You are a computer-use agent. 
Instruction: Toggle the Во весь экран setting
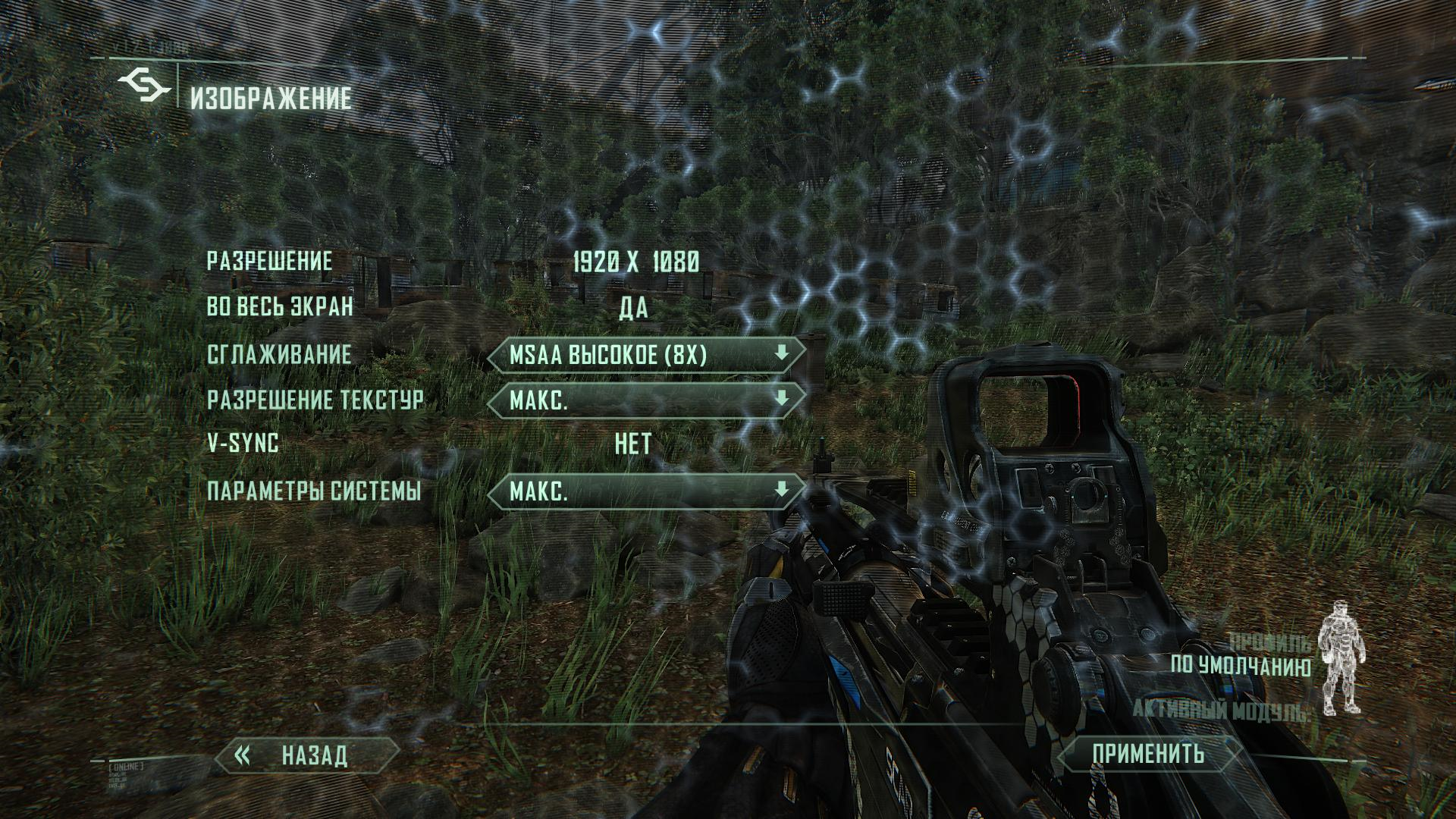(x=633, y=308)
